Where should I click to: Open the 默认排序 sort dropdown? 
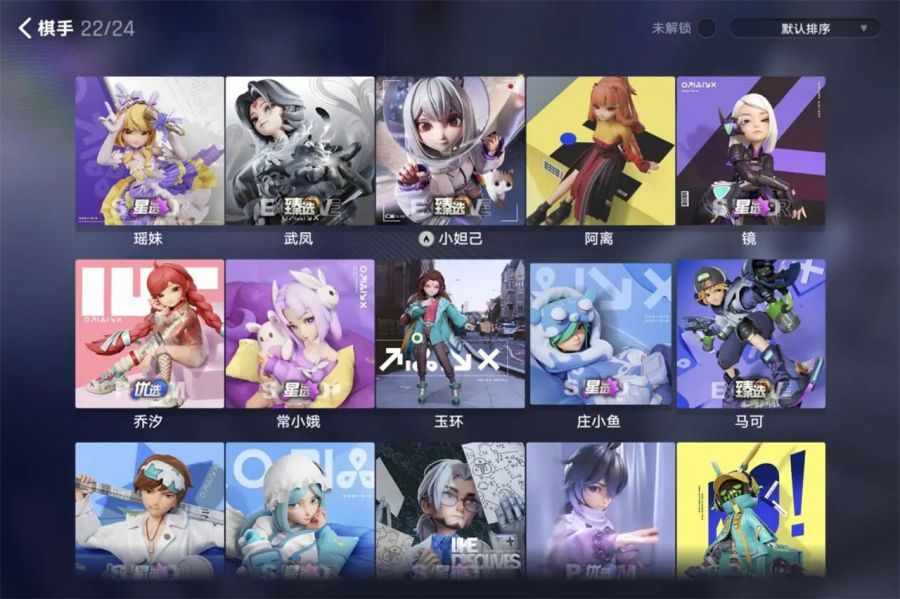click(x=805, y=28)
